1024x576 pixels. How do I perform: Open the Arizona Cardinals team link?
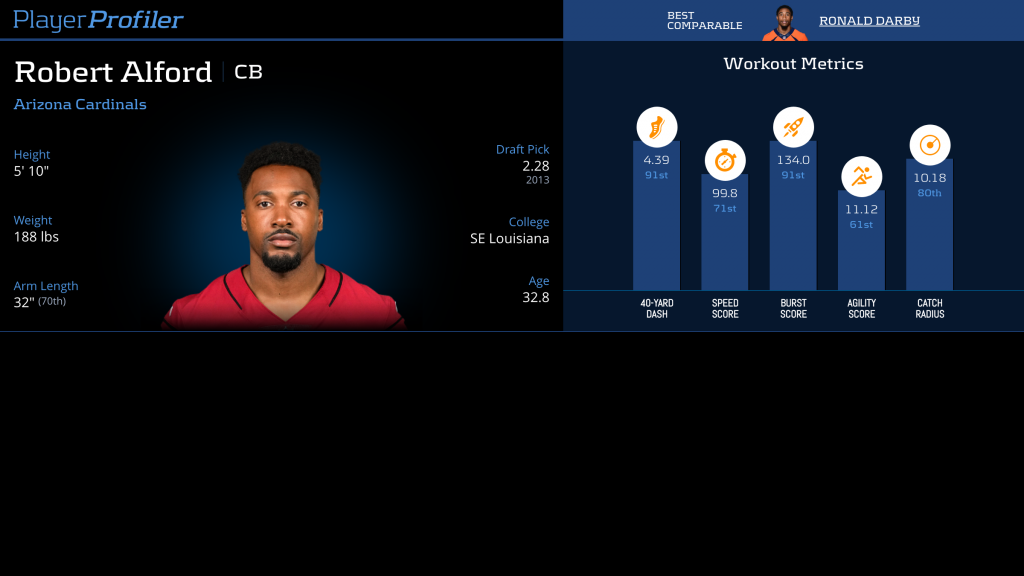[80, 104]
